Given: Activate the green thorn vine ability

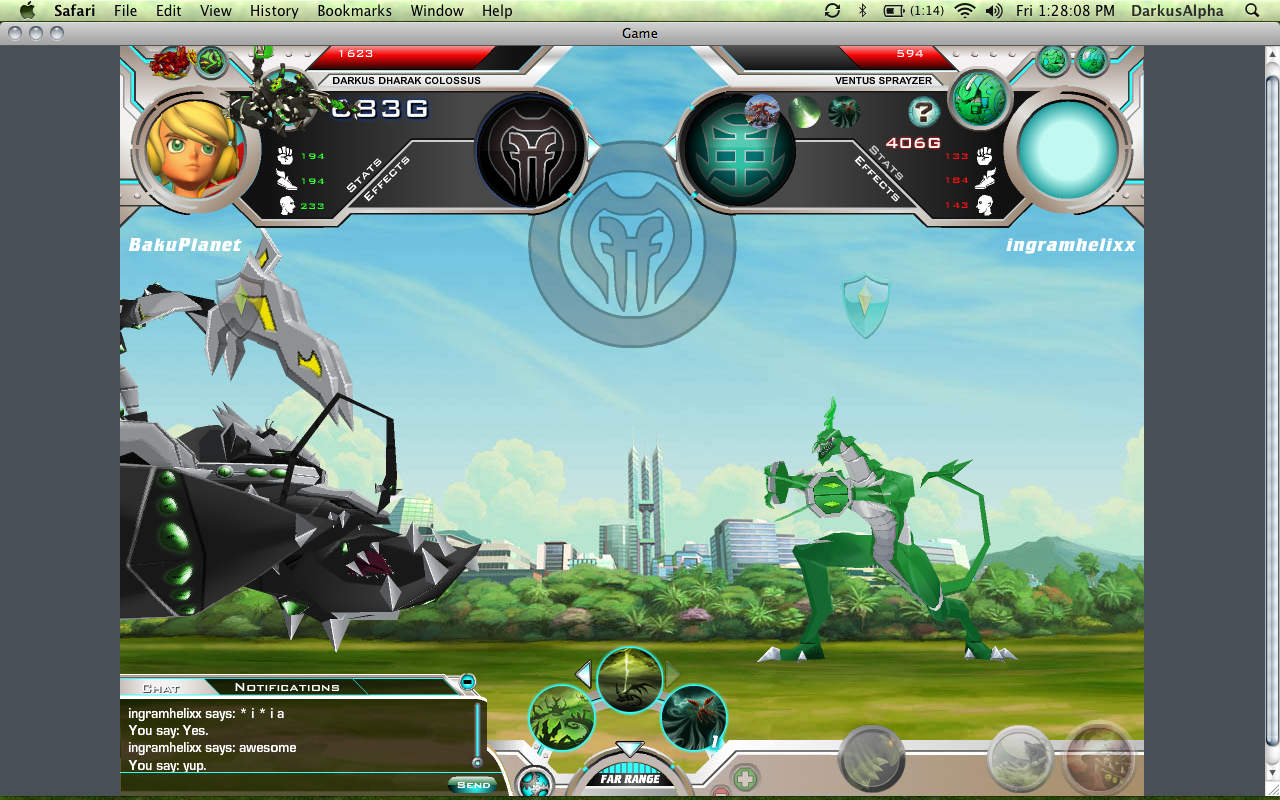Looking at the screenshot, I should (561, 717).
